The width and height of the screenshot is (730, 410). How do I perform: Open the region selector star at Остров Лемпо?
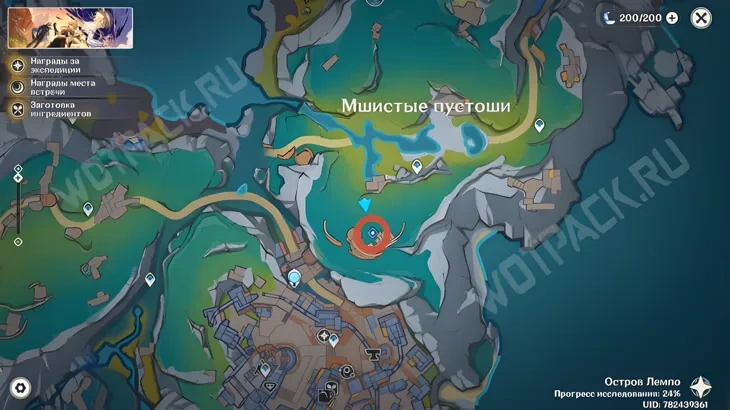tap(702, 388)
